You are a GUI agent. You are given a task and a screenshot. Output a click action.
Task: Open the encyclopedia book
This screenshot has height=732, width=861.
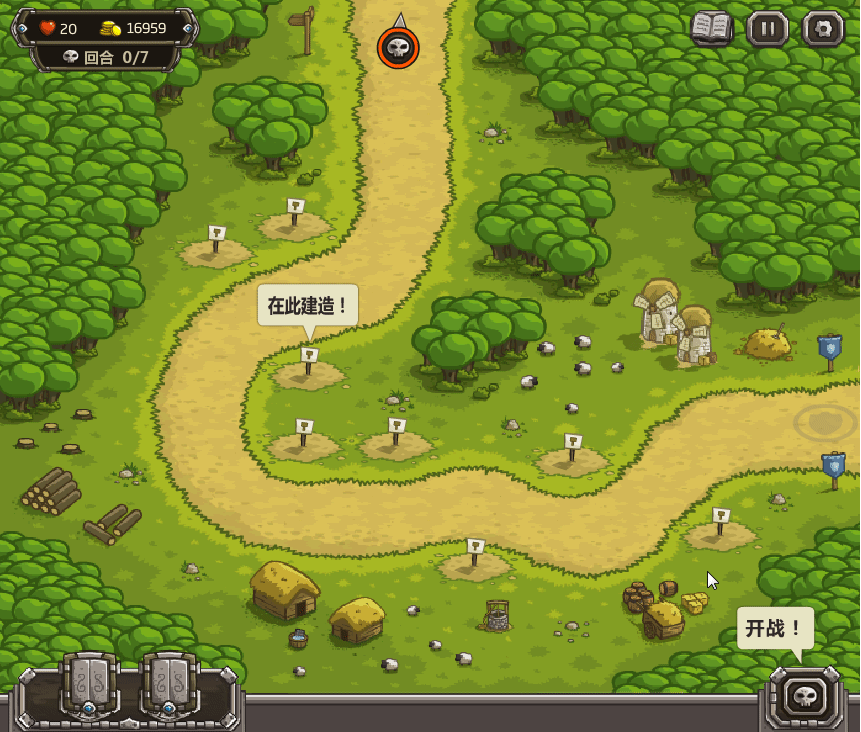712,28
